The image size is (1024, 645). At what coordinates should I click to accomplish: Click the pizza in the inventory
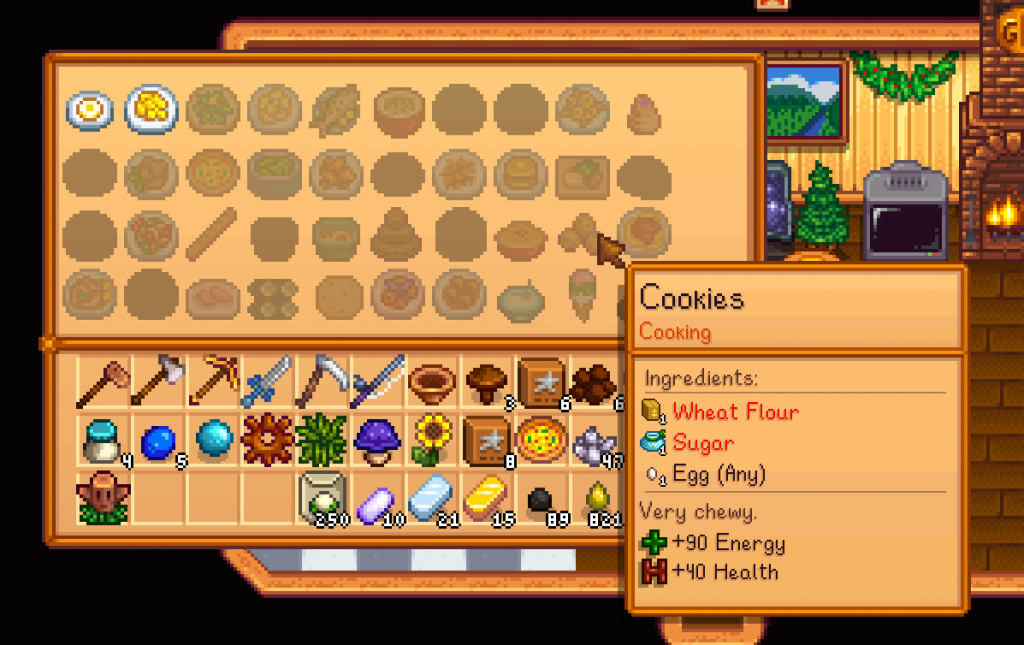[x=540, y=440]
